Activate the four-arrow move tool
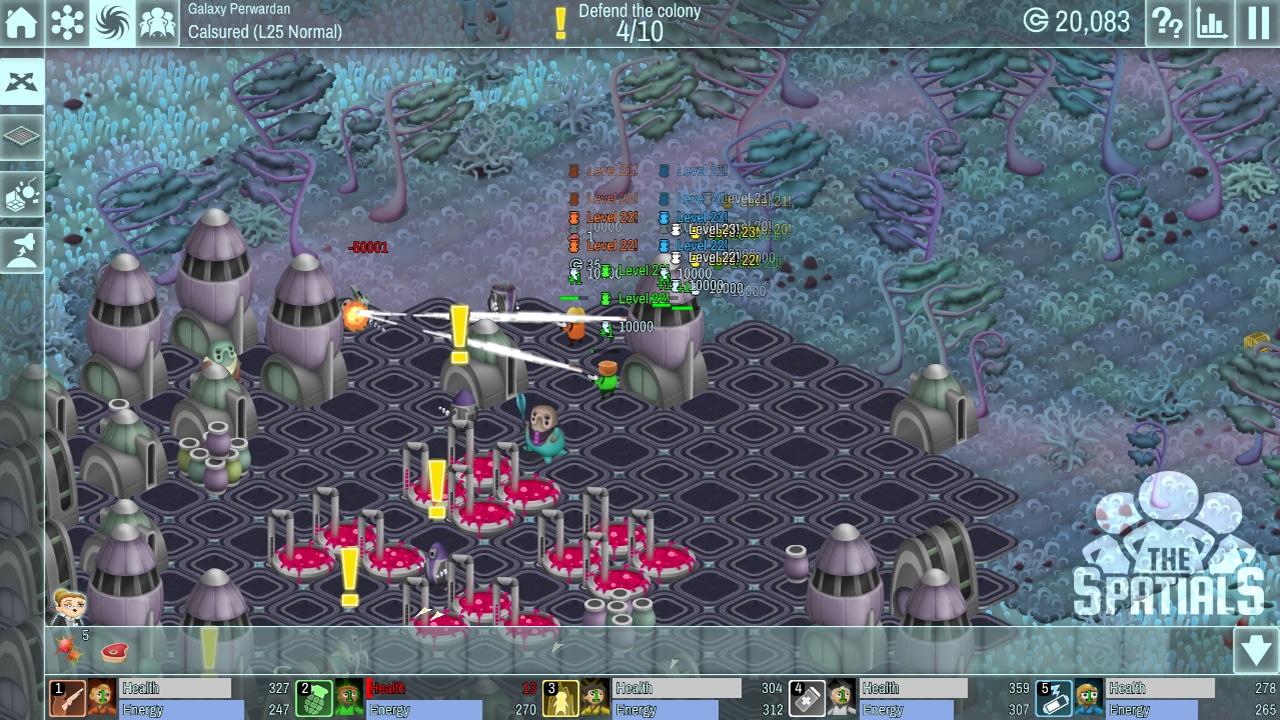 click(22, 82)
